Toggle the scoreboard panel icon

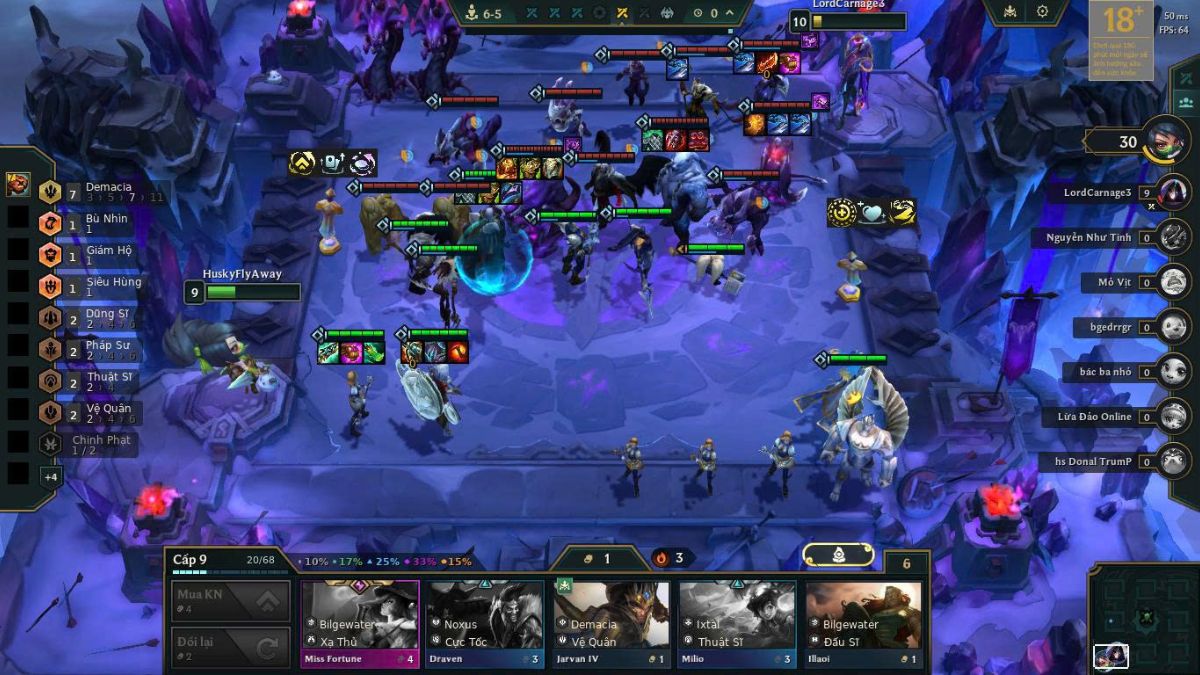(1185, 101)
